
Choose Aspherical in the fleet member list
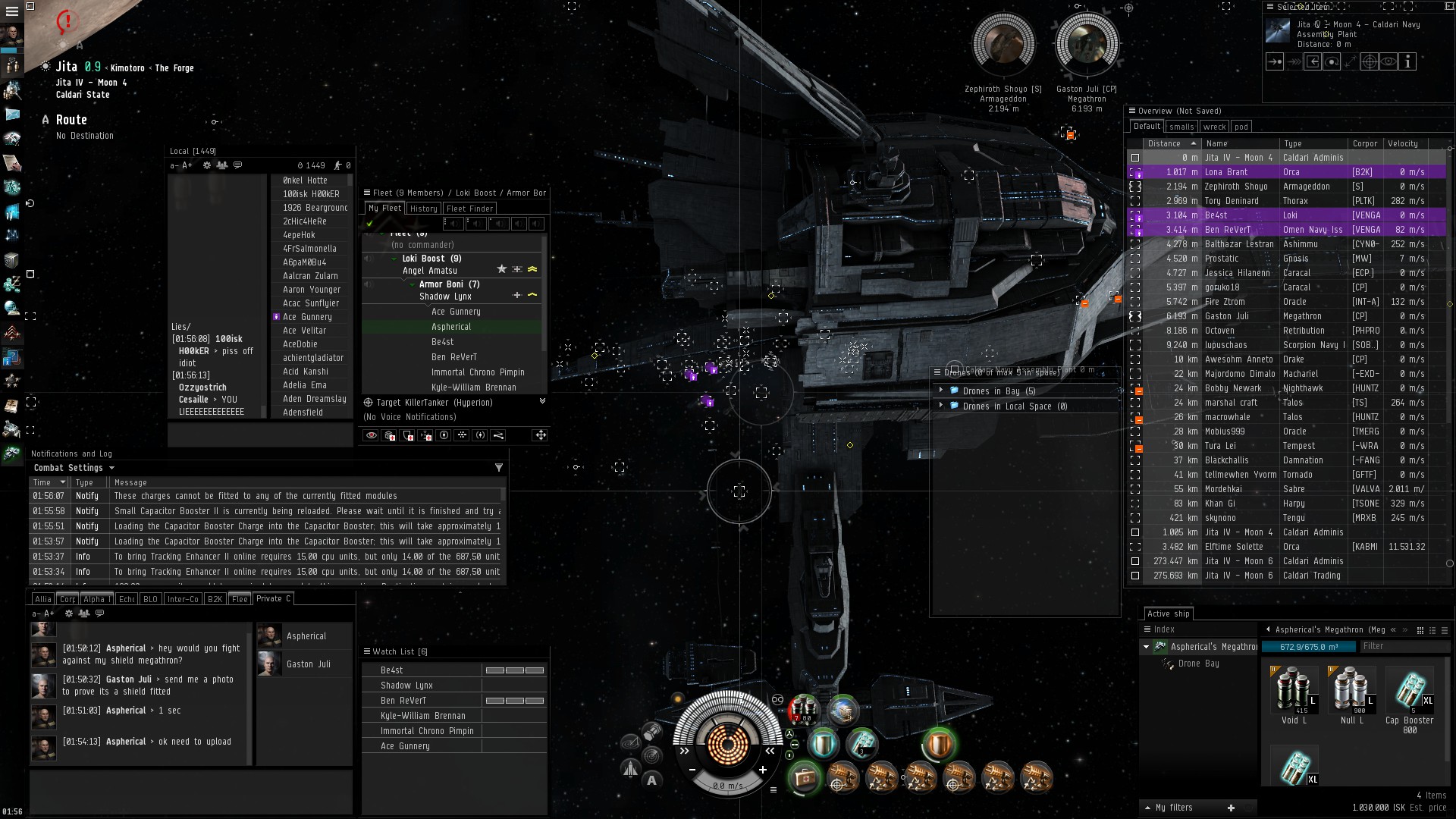coord(451,327)
